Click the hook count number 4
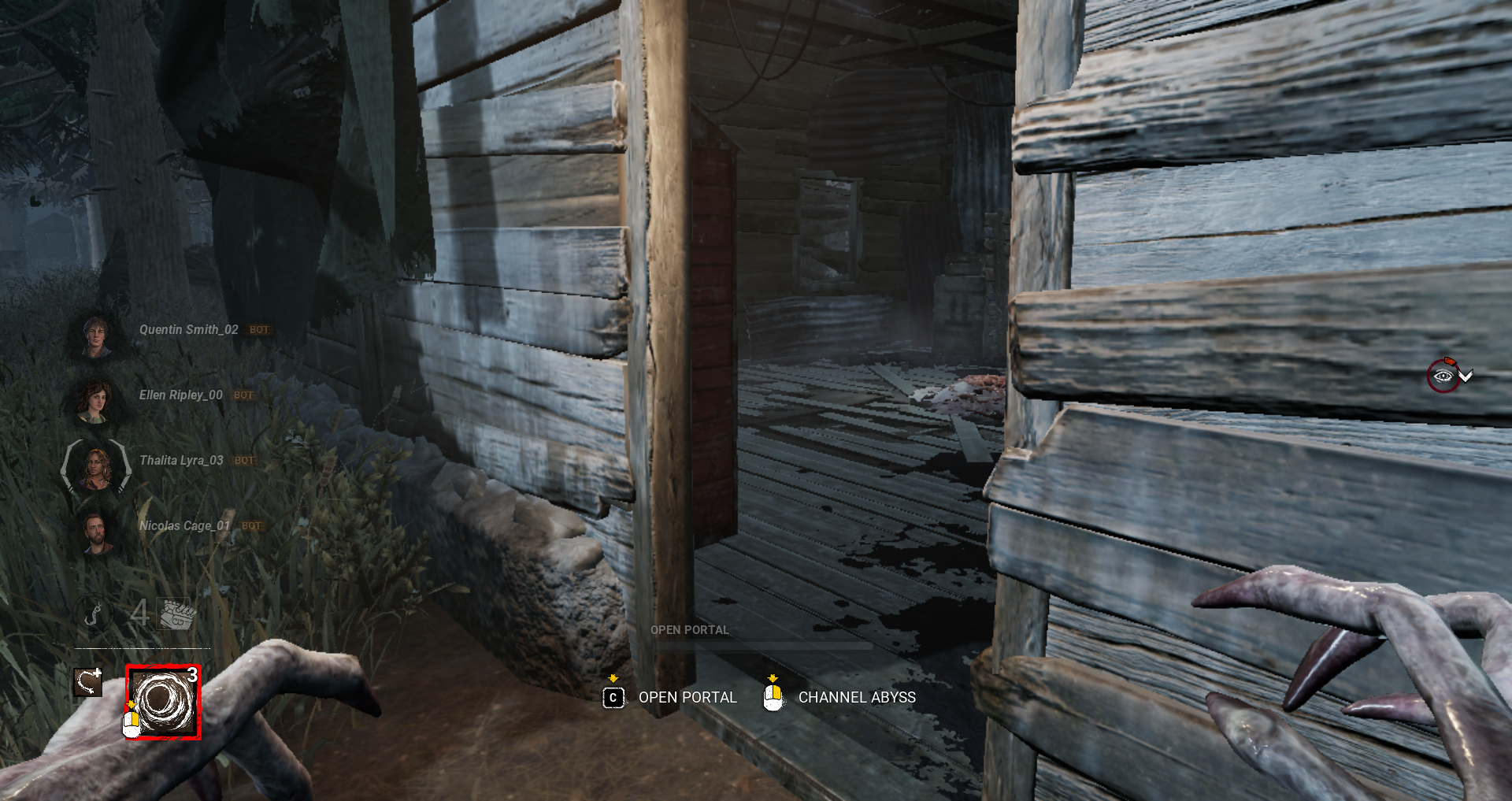 [139, 614]
